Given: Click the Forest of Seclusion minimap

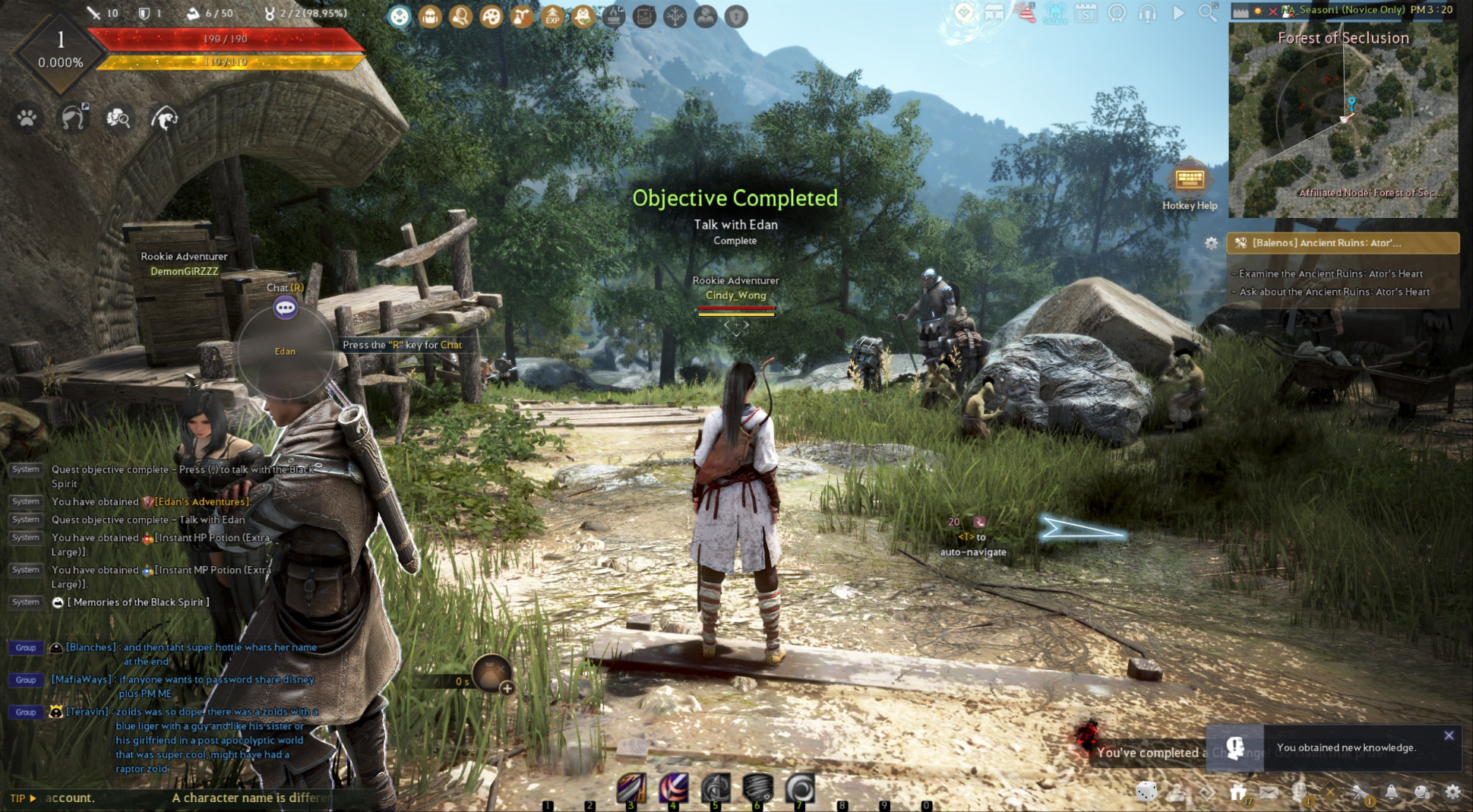Looking at the screenshot, I should (x=1343, y=122).
